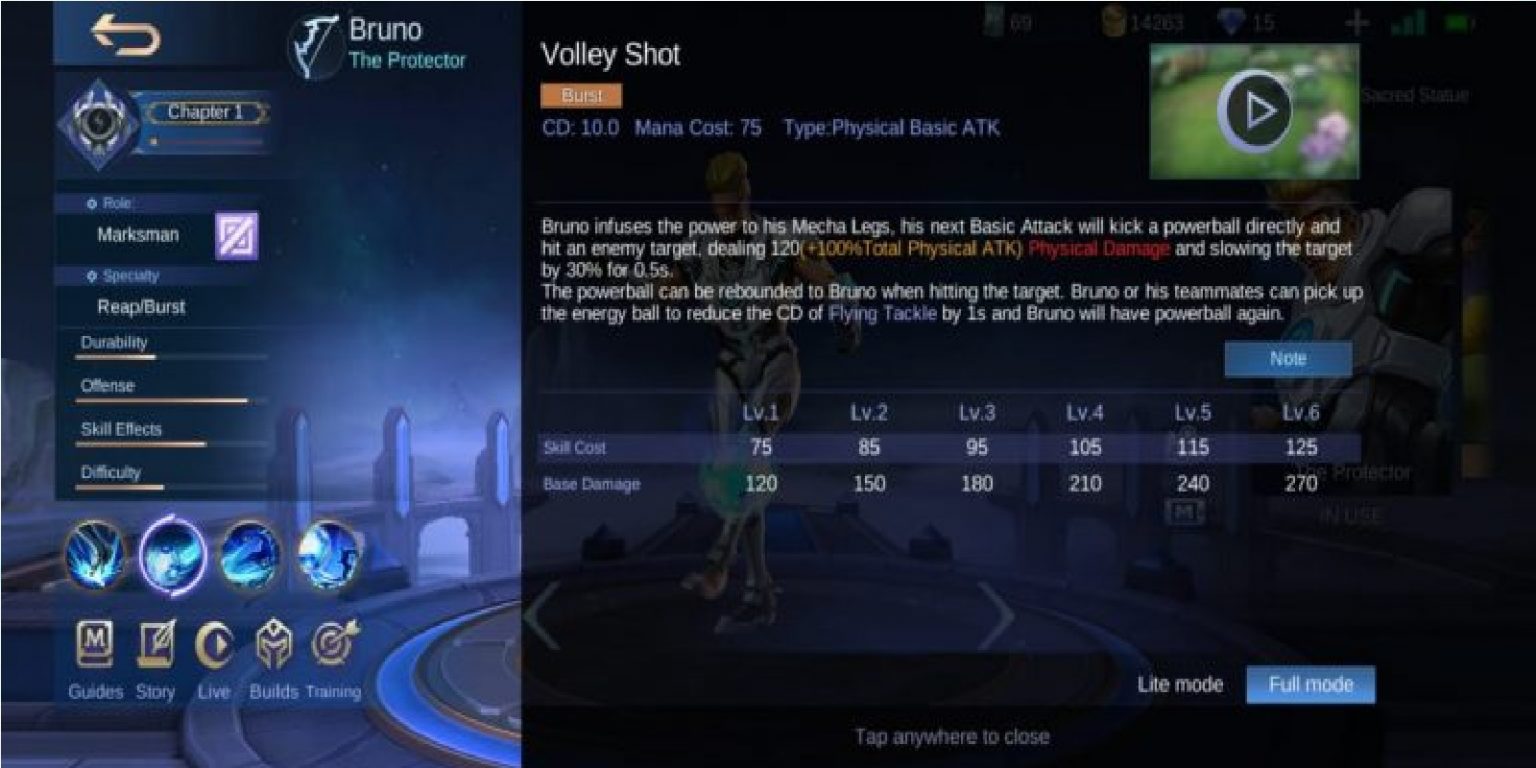This screenshot has width=1536, height=768.
Task: Switch to Full mode
Action: (1311, 684)
